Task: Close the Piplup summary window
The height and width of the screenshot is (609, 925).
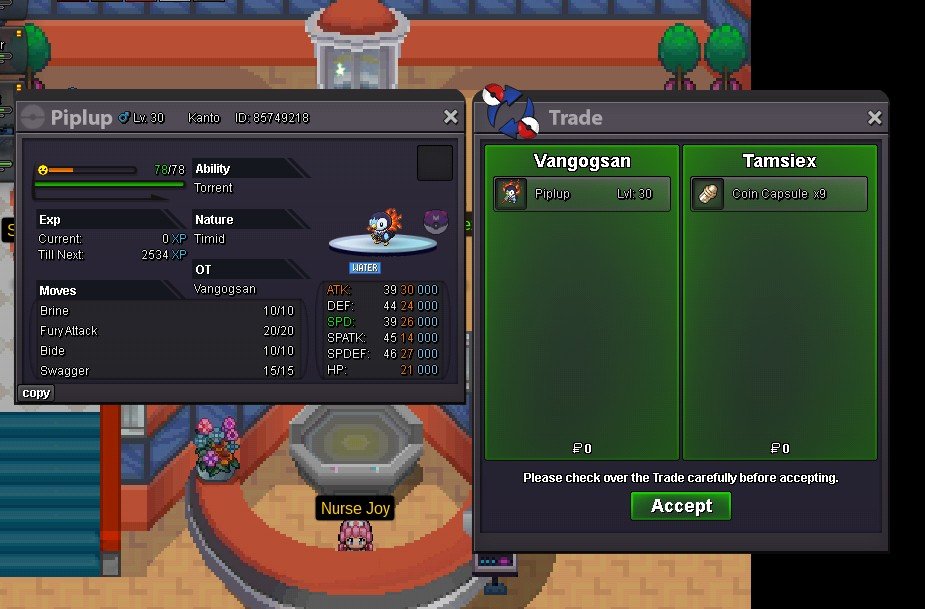Action: click(451, 117)
